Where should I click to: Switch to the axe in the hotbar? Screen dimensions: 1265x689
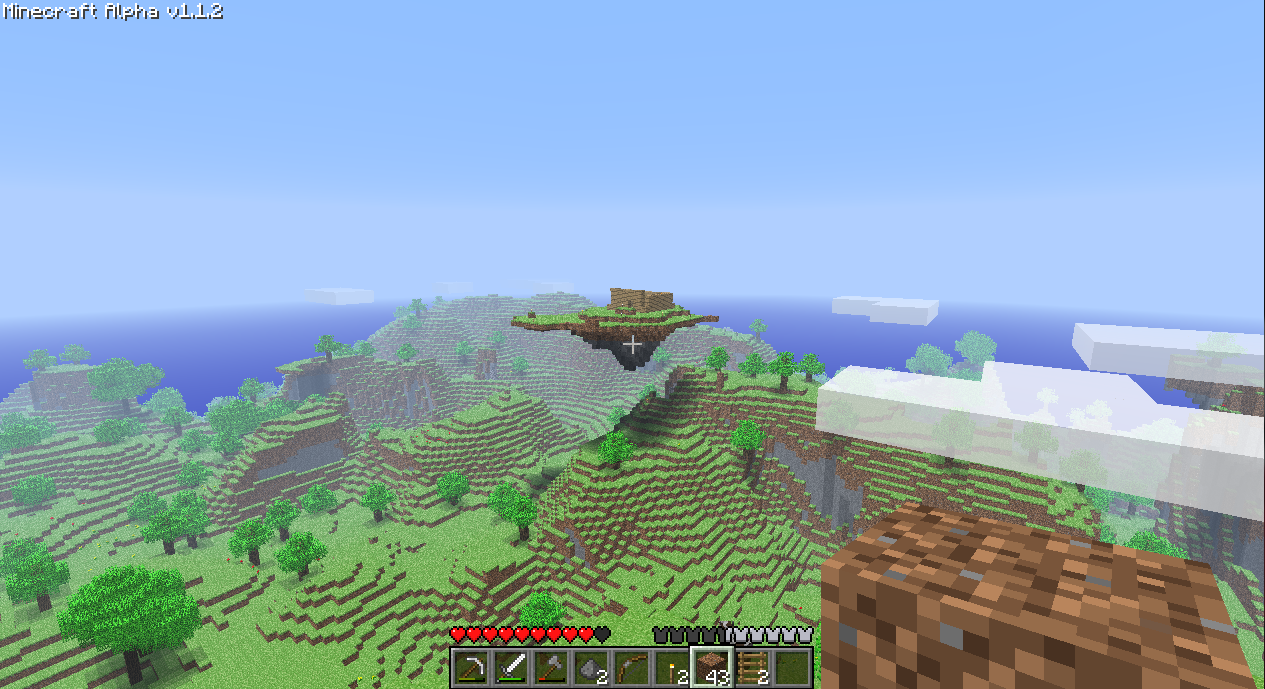(x=551, y=667)
